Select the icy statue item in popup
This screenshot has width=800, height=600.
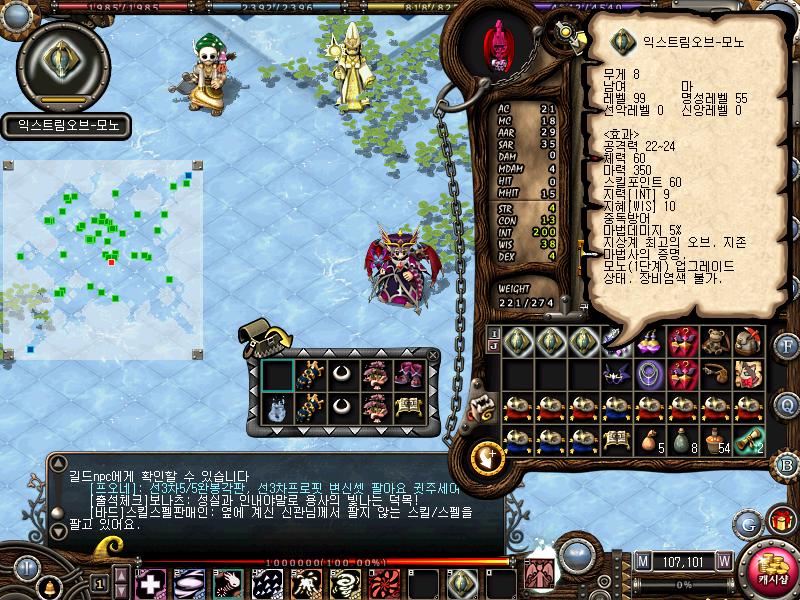point(277,408)
